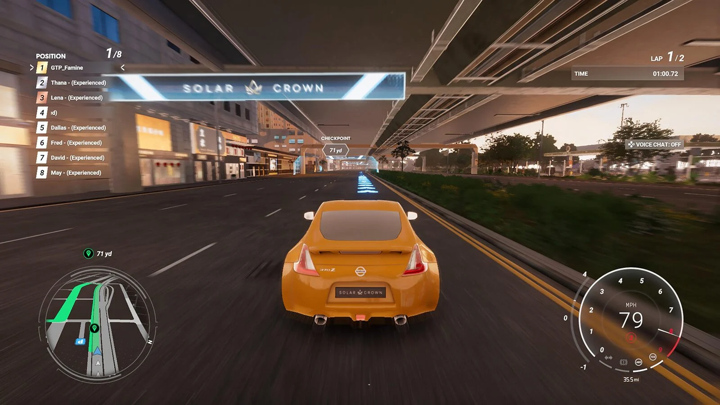Viewport: 720px width, 405px height.
Task: Toggle the Voice Chat Off indicator
Action: [654, 144]
